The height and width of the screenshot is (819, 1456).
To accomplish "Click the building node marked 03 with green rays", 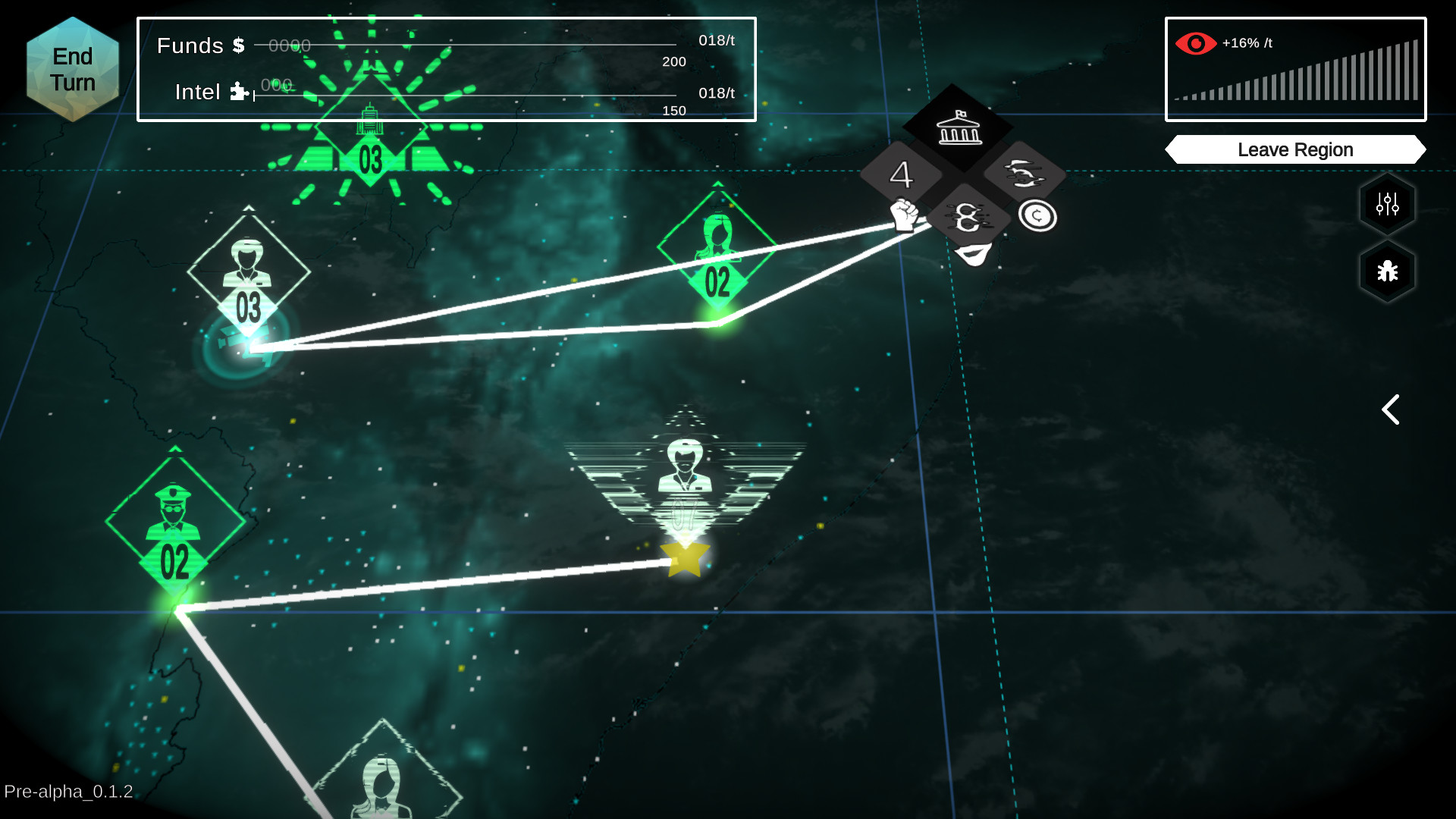I will [369, 129].
